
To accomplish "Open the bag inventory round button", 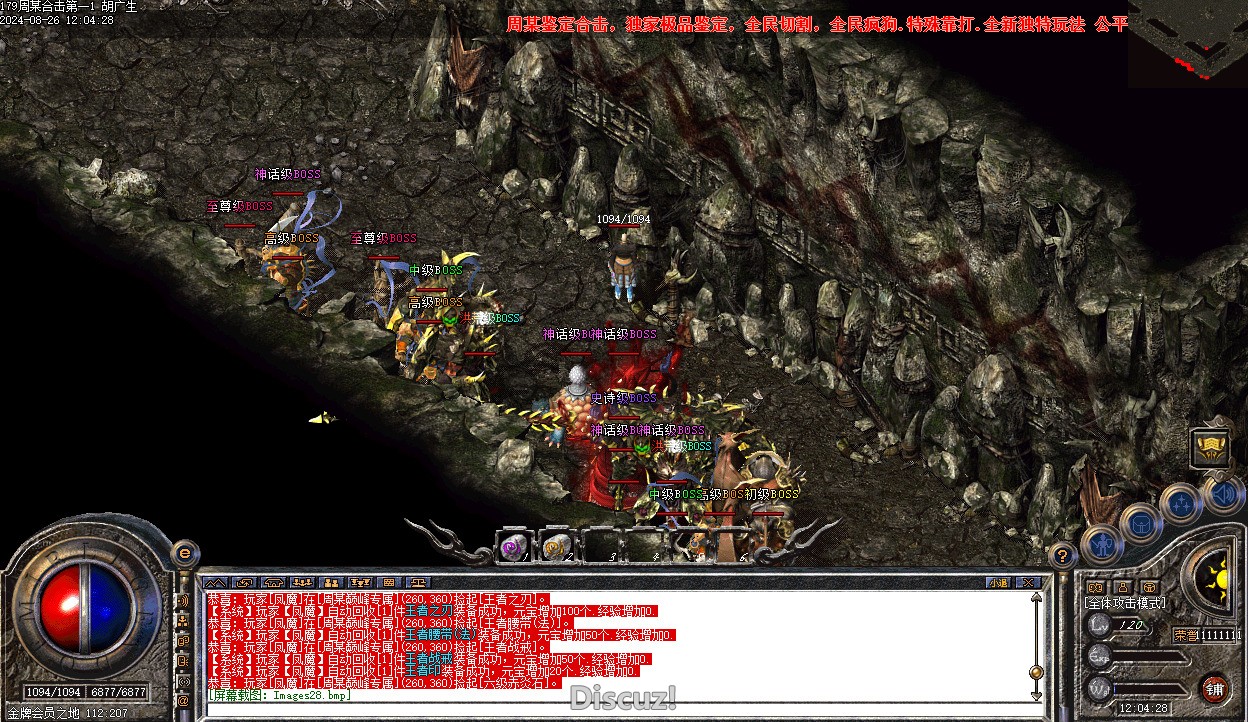I will point(1140,522).
